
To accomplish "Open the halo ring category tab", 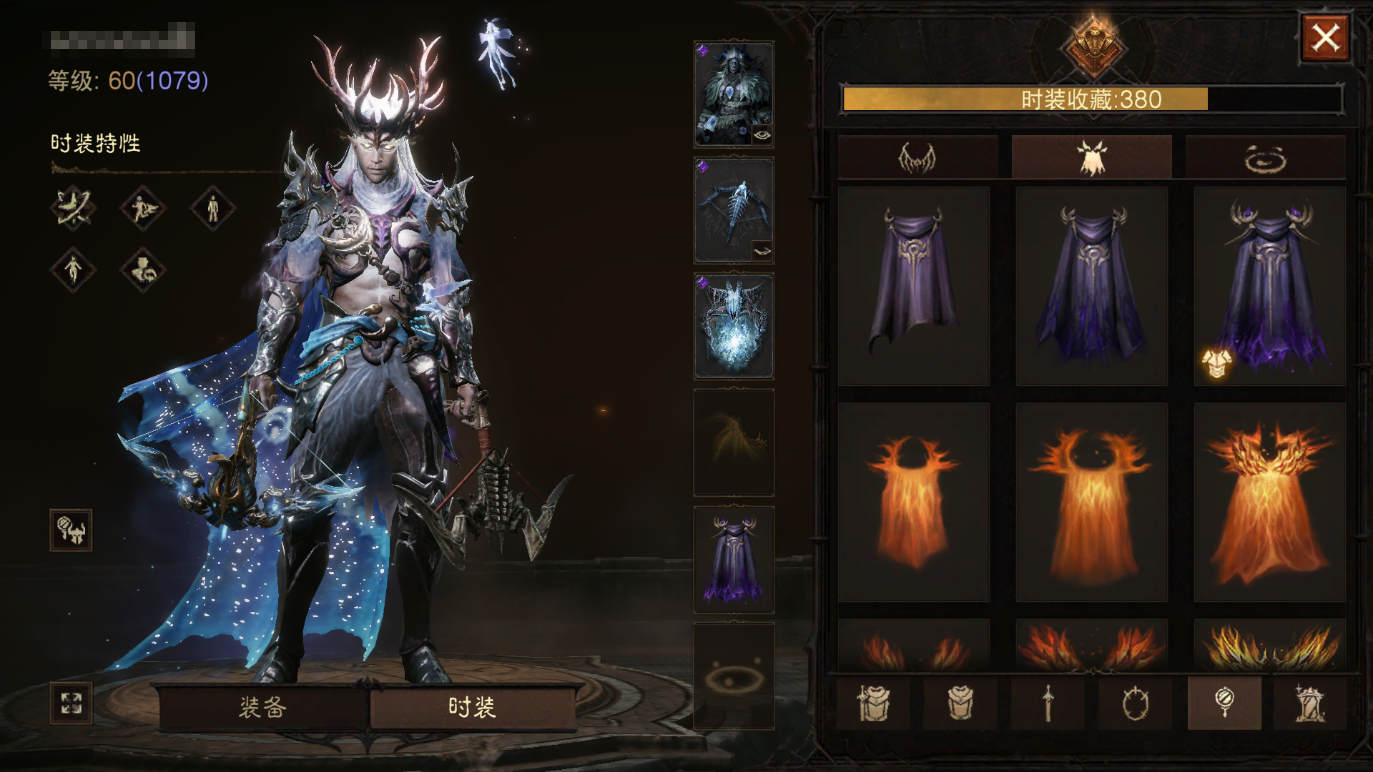I will 1265,157.
